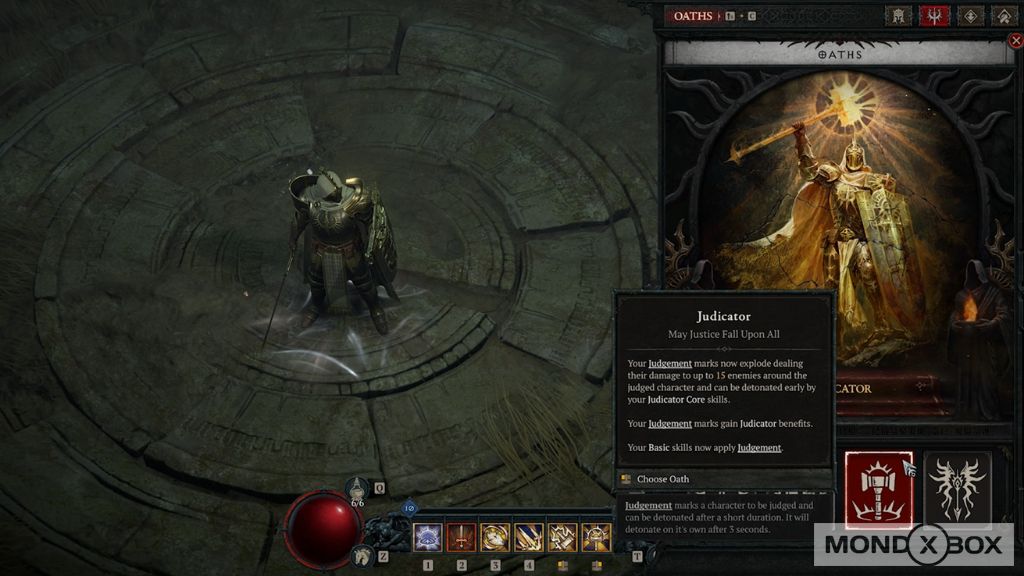
Task: Open the diamond down-arrow tab
Action: point(970,16)
